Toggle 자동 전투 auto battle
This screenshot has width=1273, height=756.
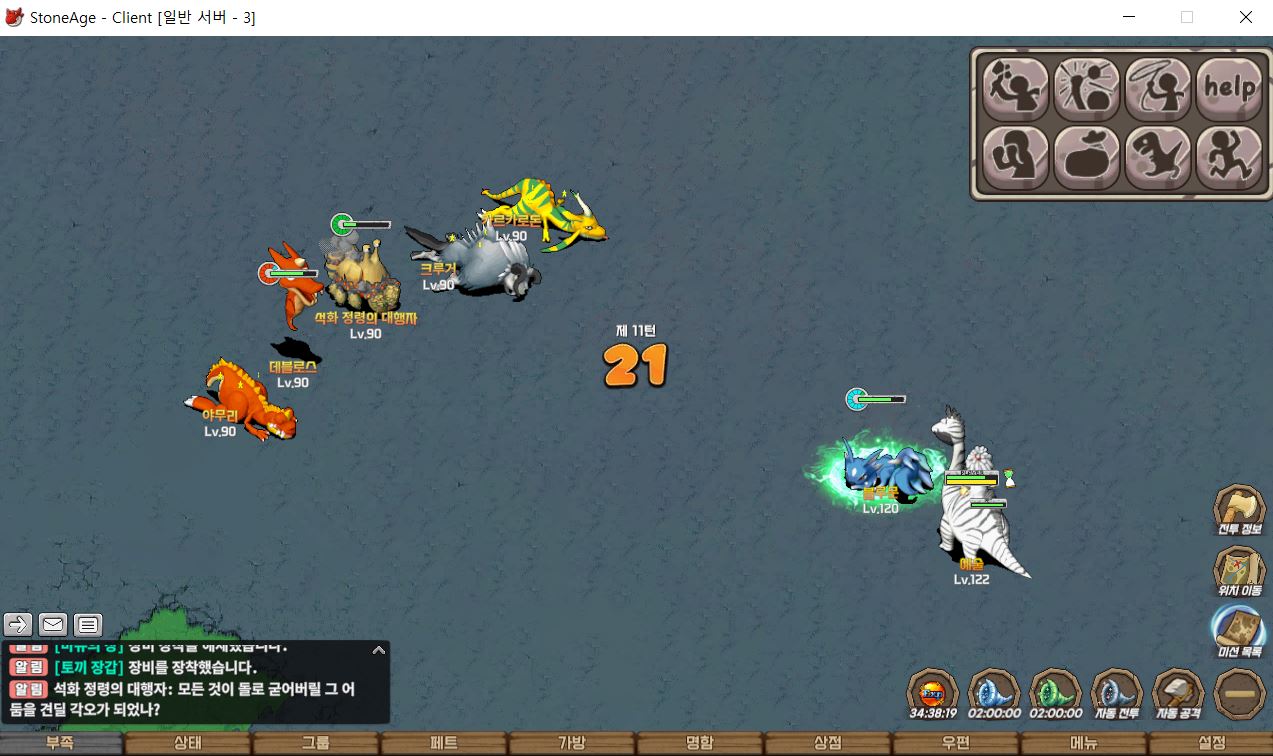tap(1116, 694)
